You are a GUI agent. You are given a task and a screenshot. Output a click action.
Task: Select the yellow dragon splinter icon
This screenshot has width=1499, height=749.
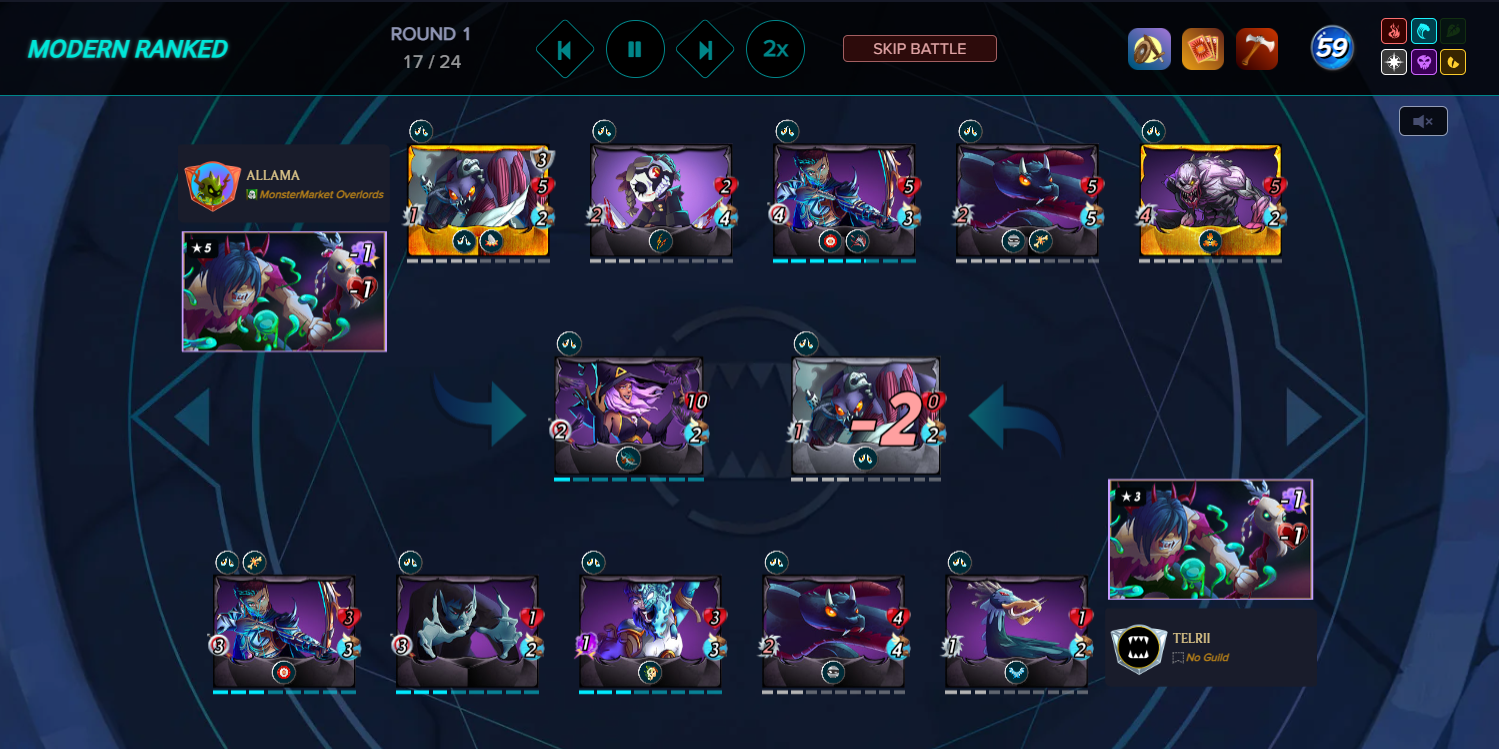[x=1453, y=62]
